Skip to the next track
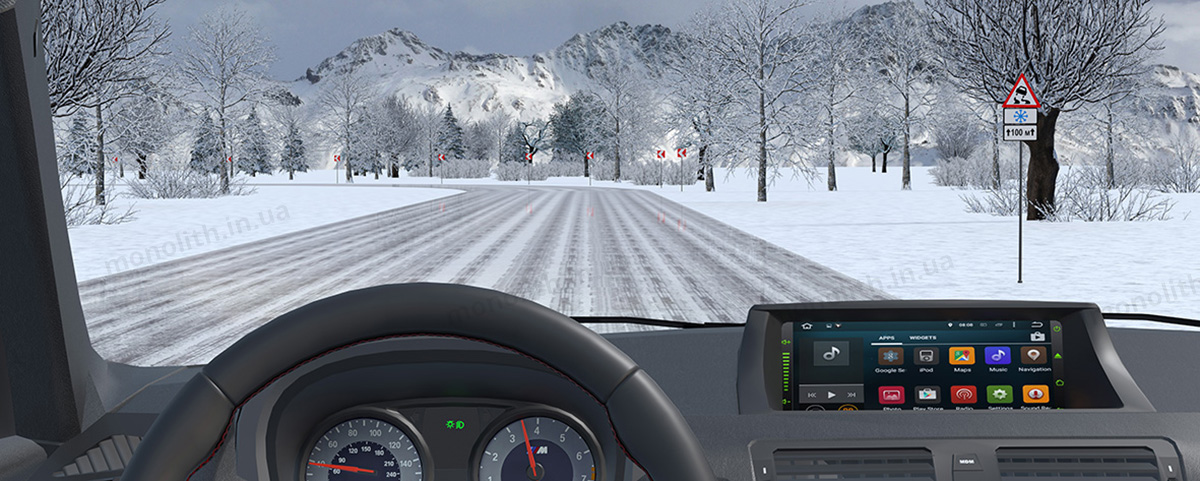Image resolution: width=1200 pixels, height=481 pixels. point(851,394)
